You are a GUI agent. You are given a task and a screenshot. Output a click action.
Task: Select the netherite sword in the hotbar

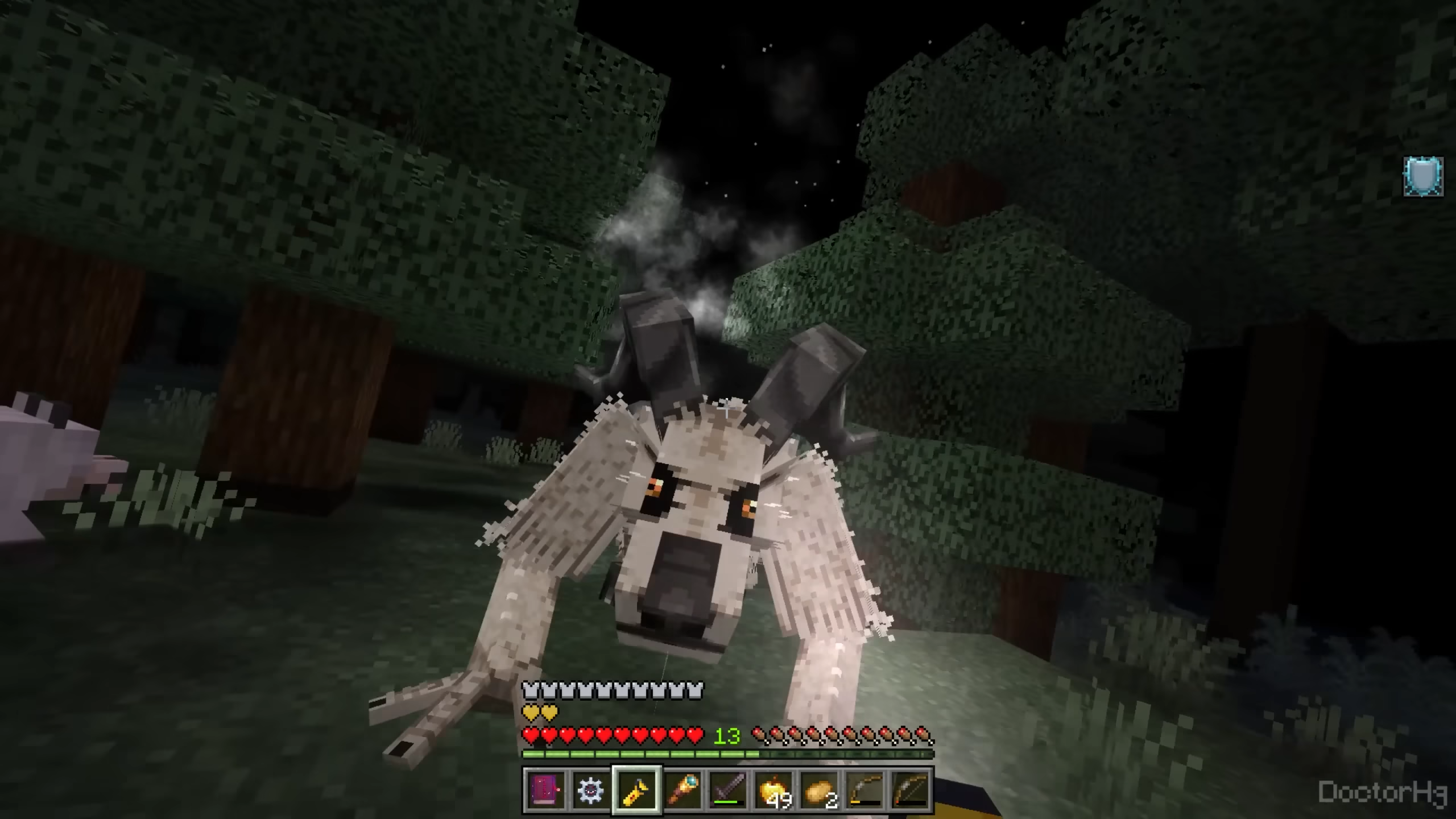pos(729,788)
